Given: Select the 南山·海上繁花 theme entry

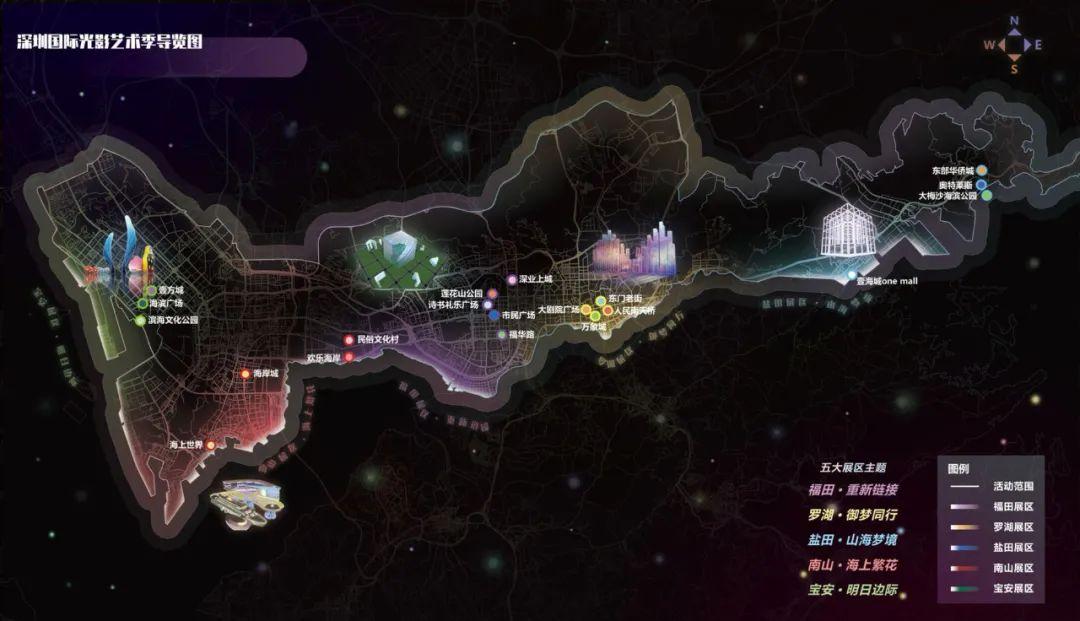Looking at the screenshot, I should pyautogui.click(x=853, y=566).
